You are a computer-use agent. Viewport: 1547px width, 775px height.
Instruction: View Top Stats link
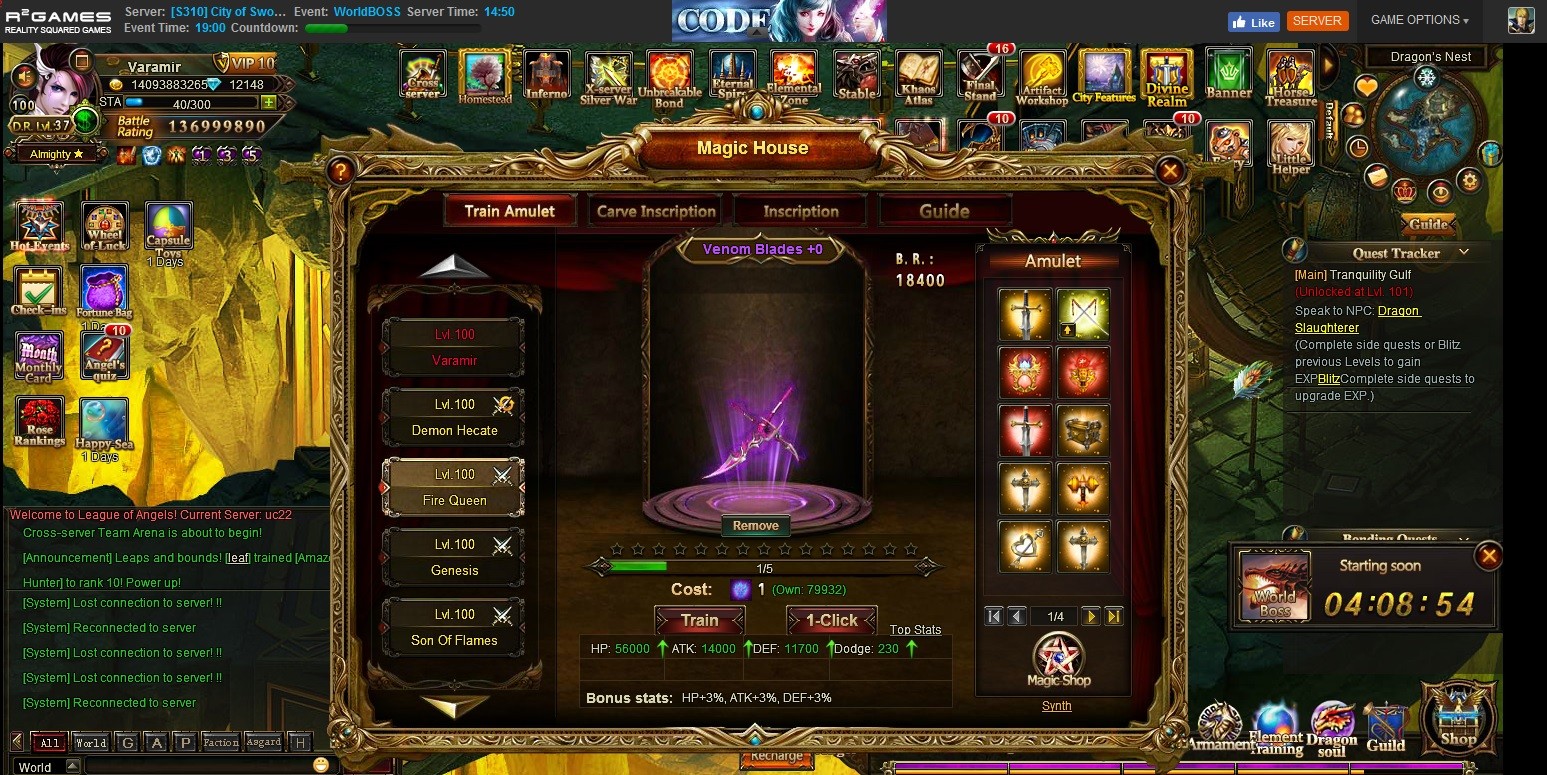[x=915, y=630]
